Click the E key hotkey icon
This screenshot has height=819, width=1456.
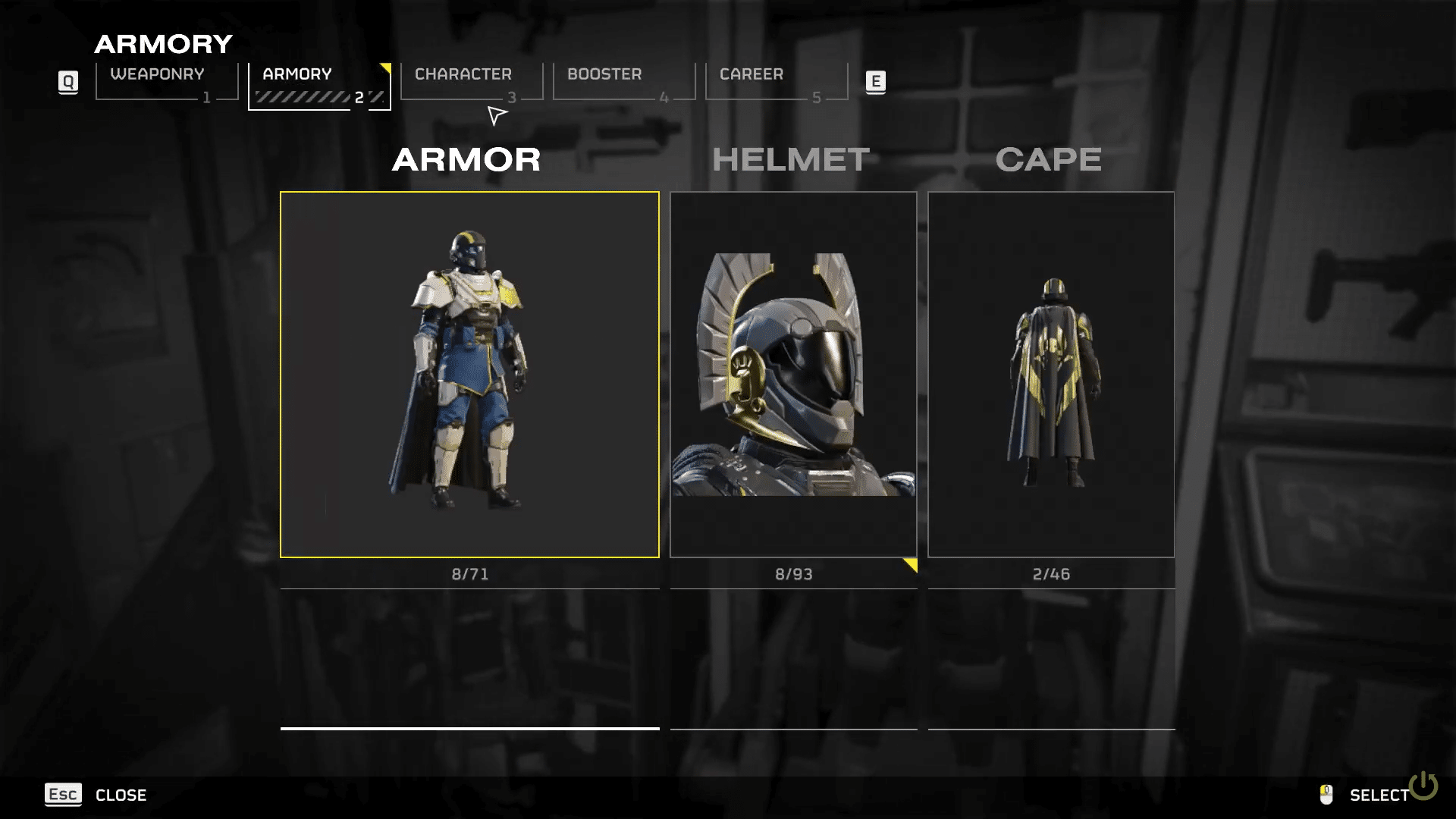876,83
